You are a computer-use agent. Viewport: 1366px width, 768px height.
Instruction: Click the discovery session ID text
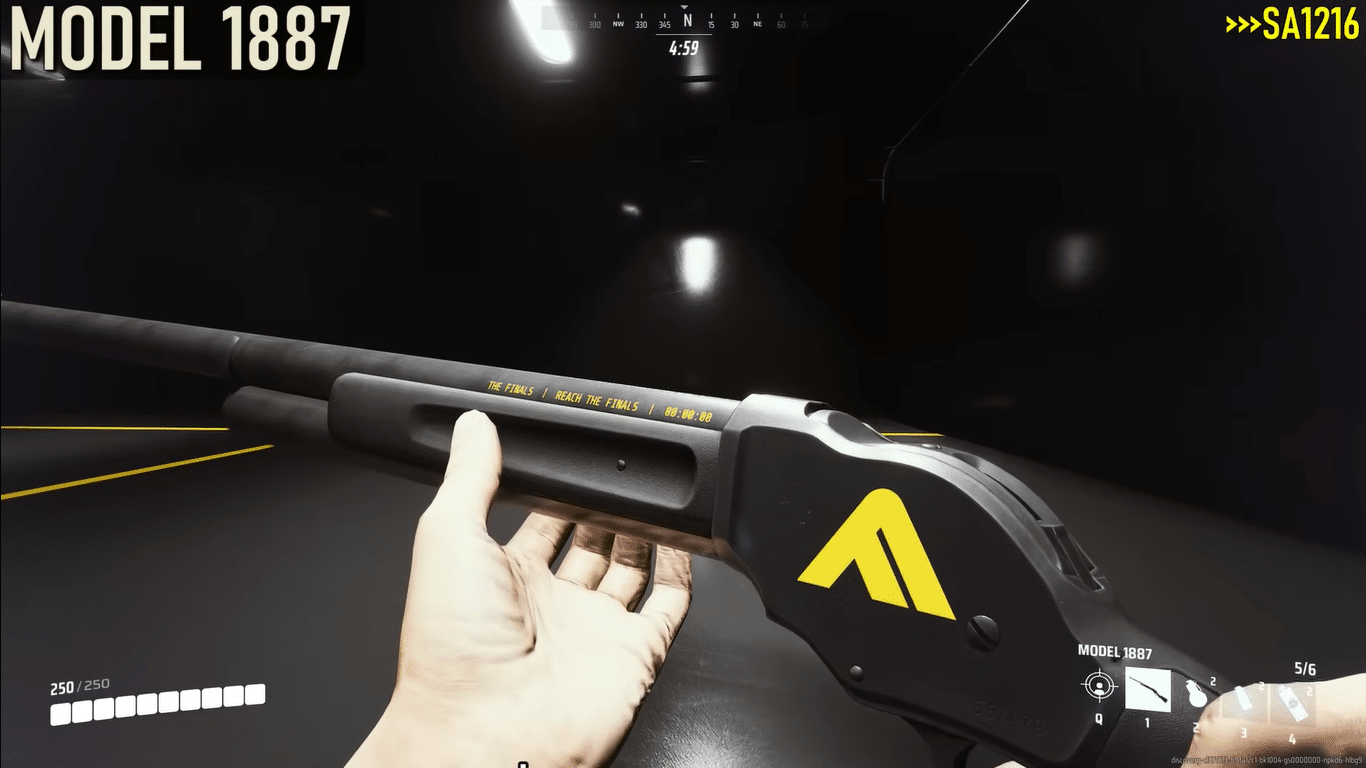pos(1265,759)
